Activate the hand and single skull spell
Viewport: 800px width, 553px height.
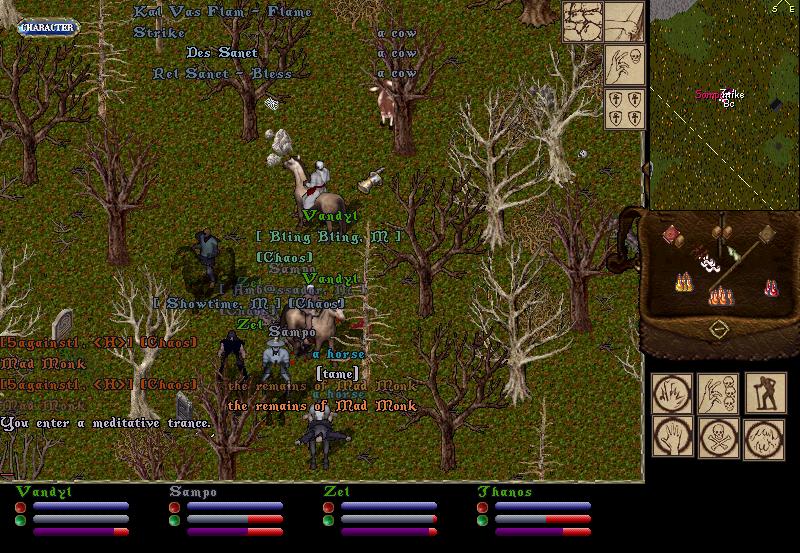624,64
